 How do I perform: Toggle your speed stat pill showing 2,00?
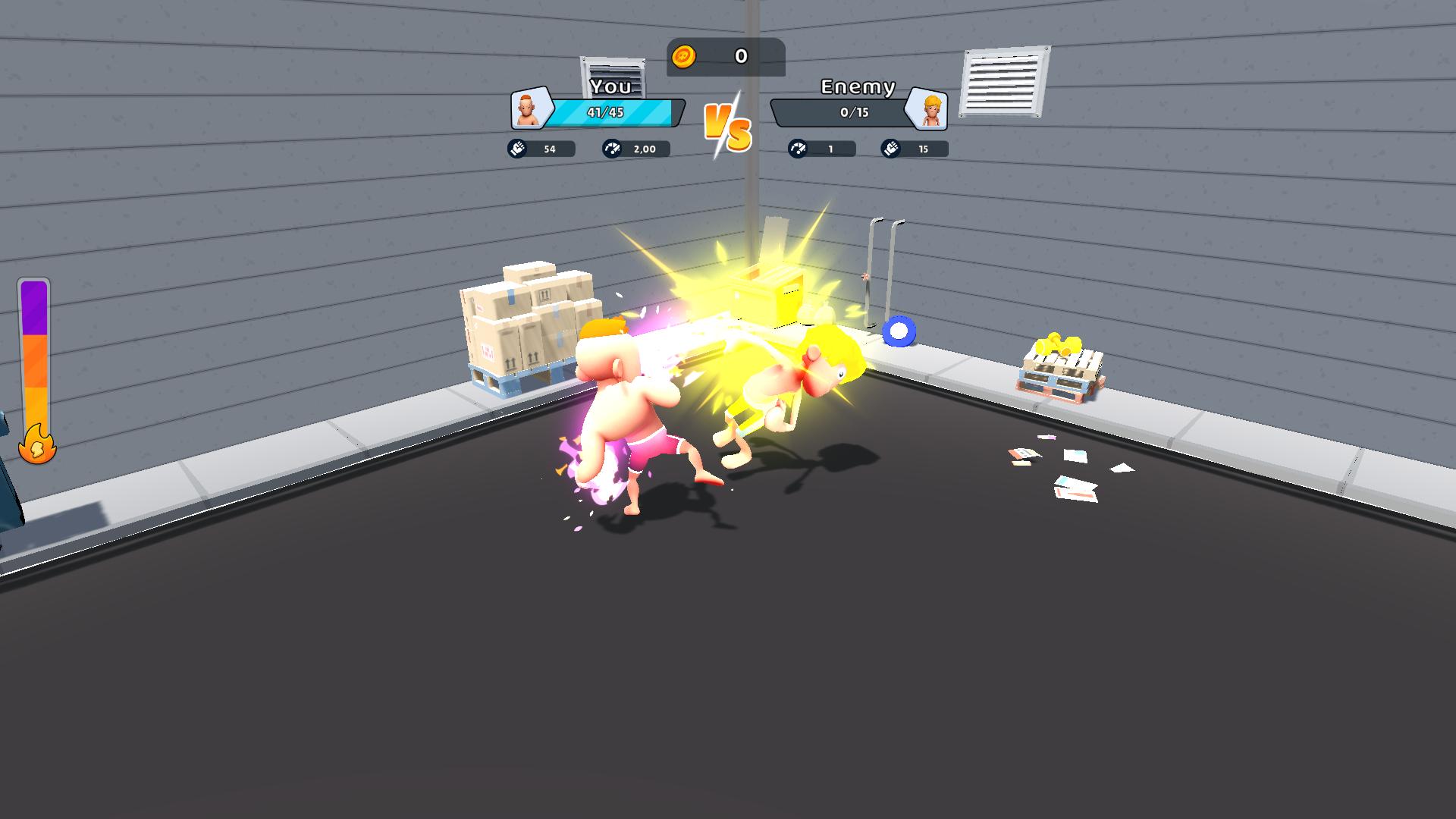[x=634, y=149]
